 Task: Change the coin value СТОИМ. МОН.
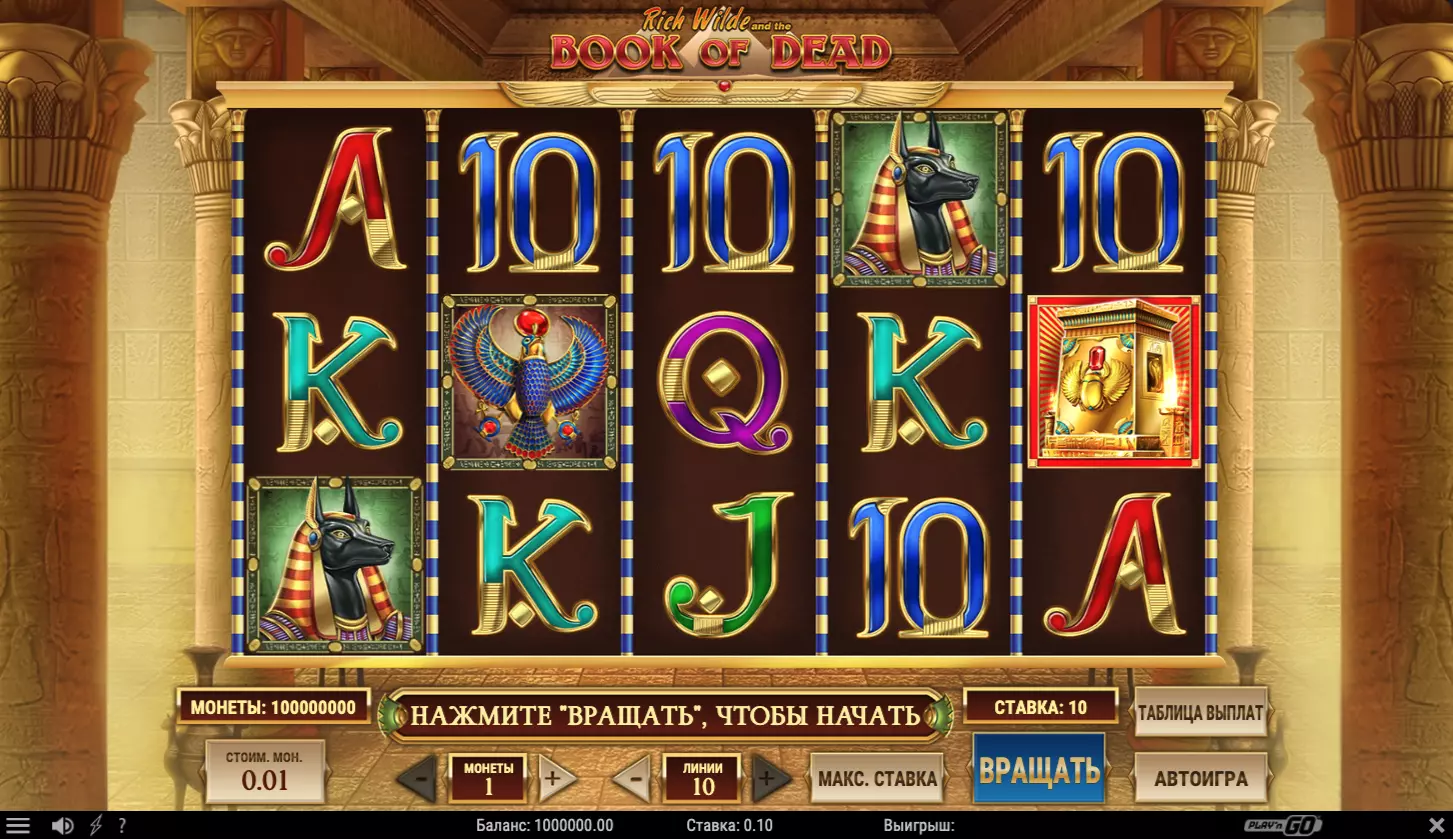coord(265,771)
